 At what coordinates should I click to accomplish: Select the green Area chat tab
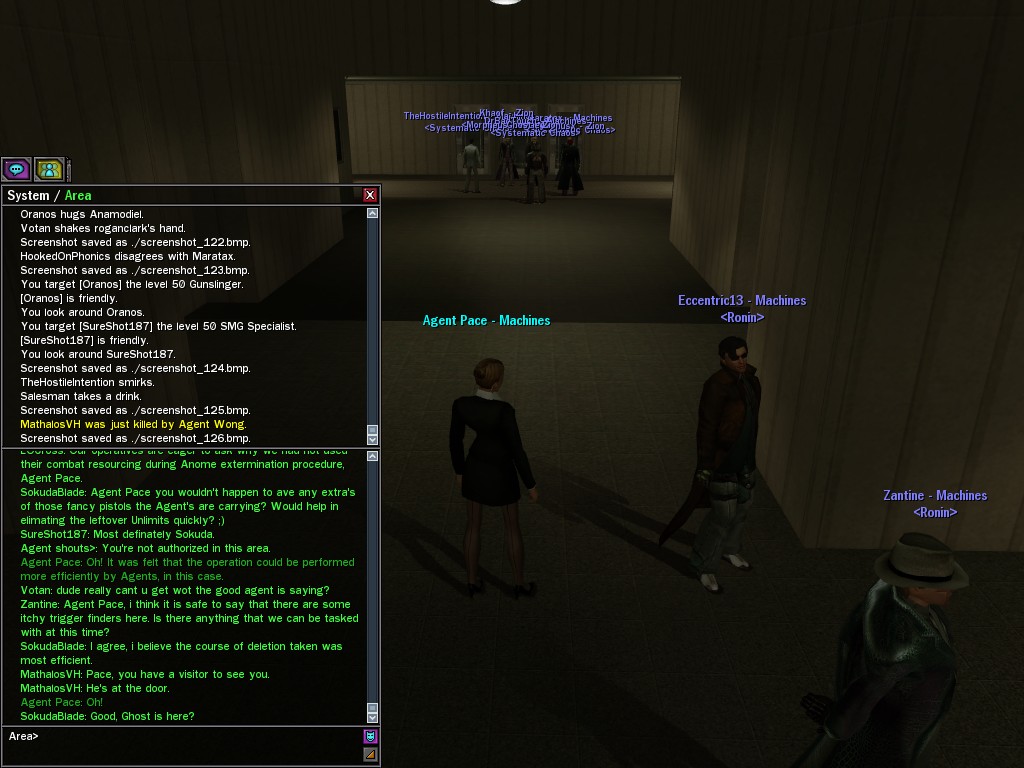(78, 196)
